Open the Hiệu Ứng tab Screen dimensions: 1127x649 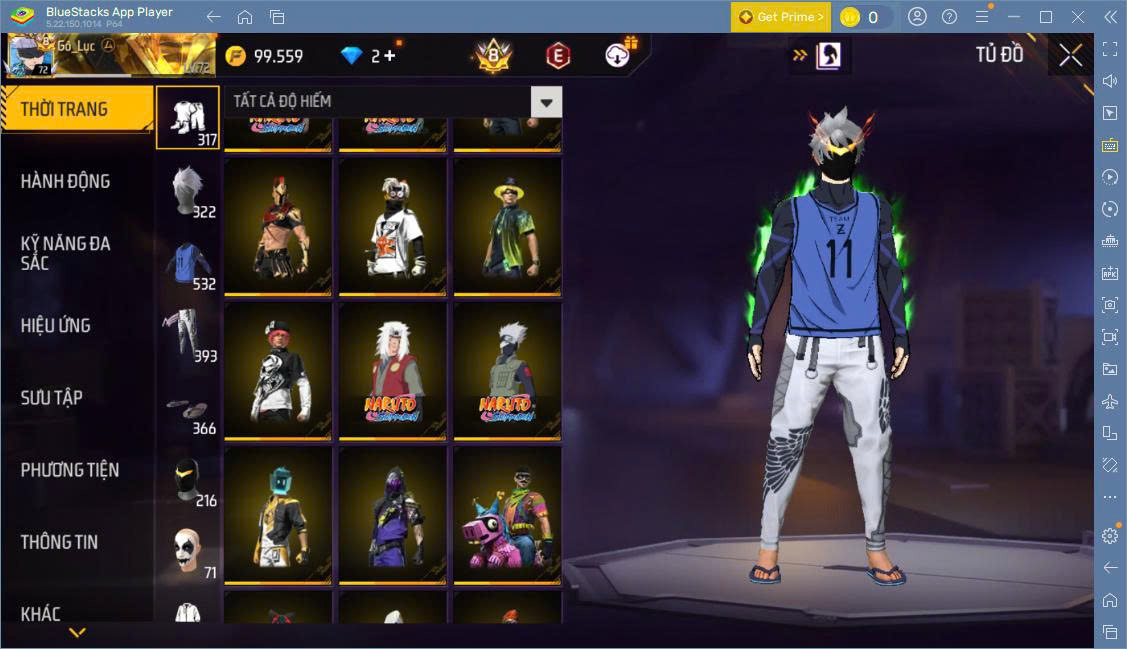pyautogui.click(x=56, y=325)
